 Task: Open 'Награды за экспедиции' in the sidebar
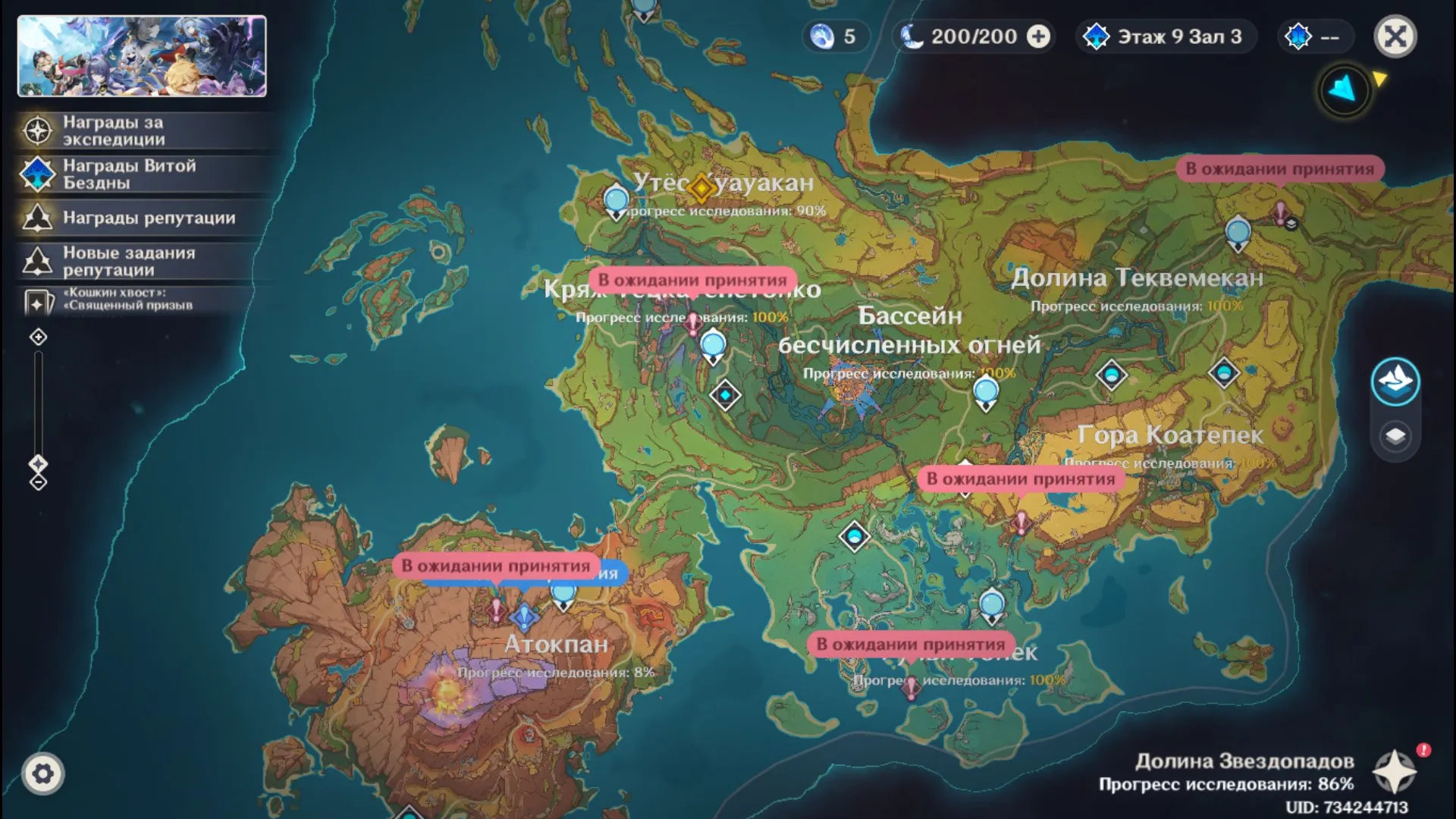tap(114, 129)
